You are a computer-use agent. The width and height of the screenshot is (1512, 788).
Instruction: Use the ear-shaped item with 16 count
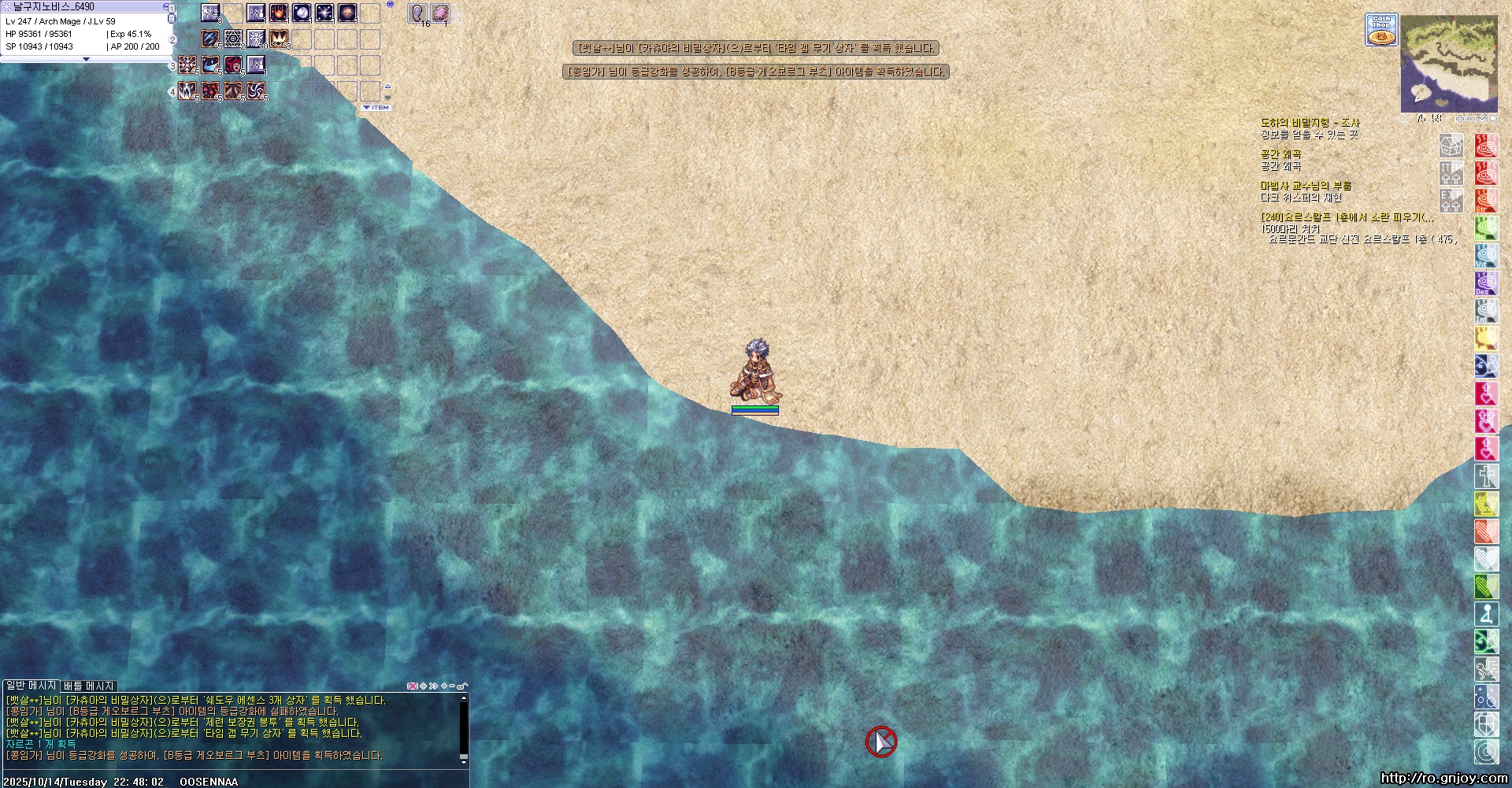[x=417, y=13]
